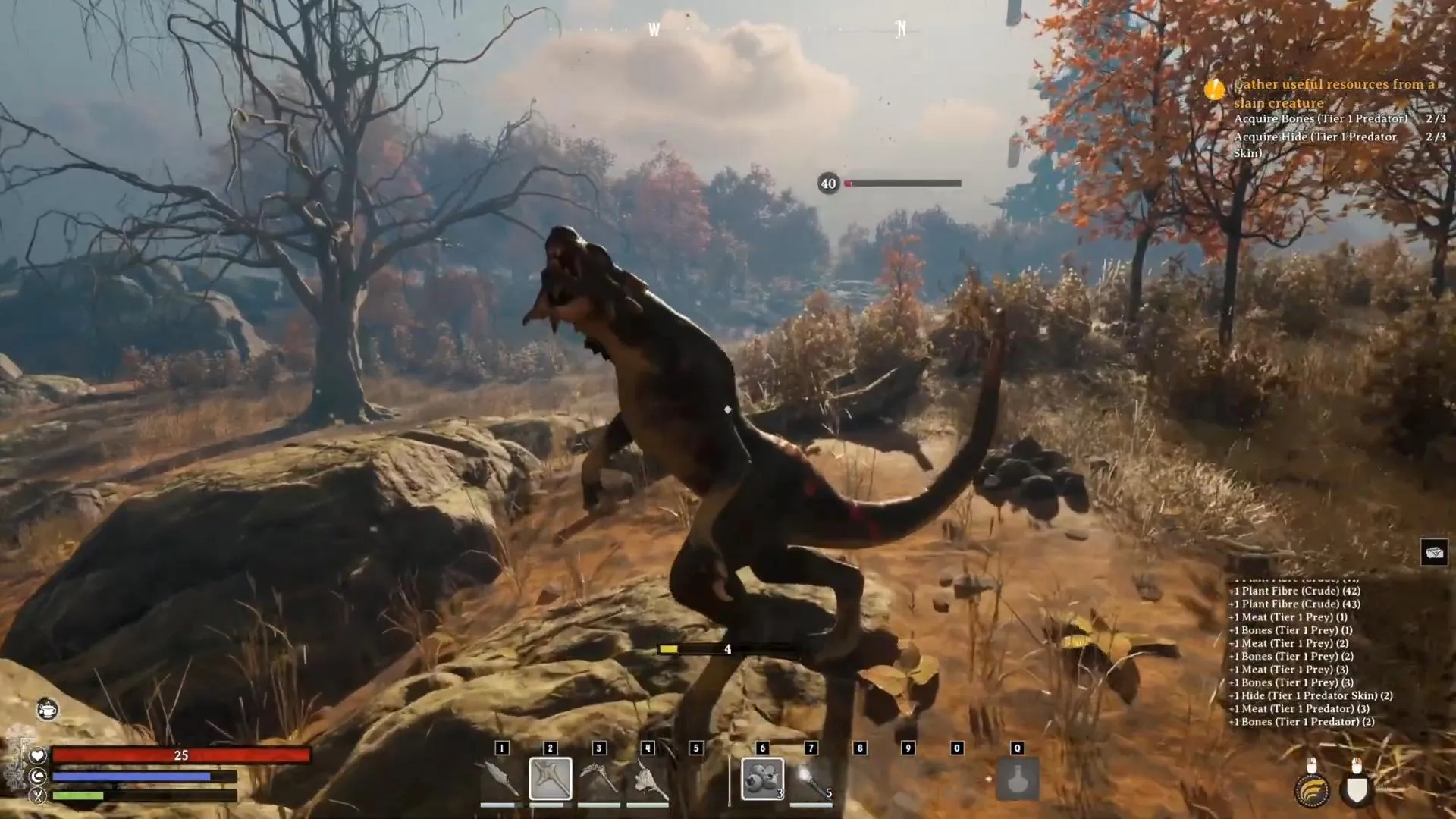
Task: Activate the gold swirl attack ability icon
Action: tap(1312, 790)
